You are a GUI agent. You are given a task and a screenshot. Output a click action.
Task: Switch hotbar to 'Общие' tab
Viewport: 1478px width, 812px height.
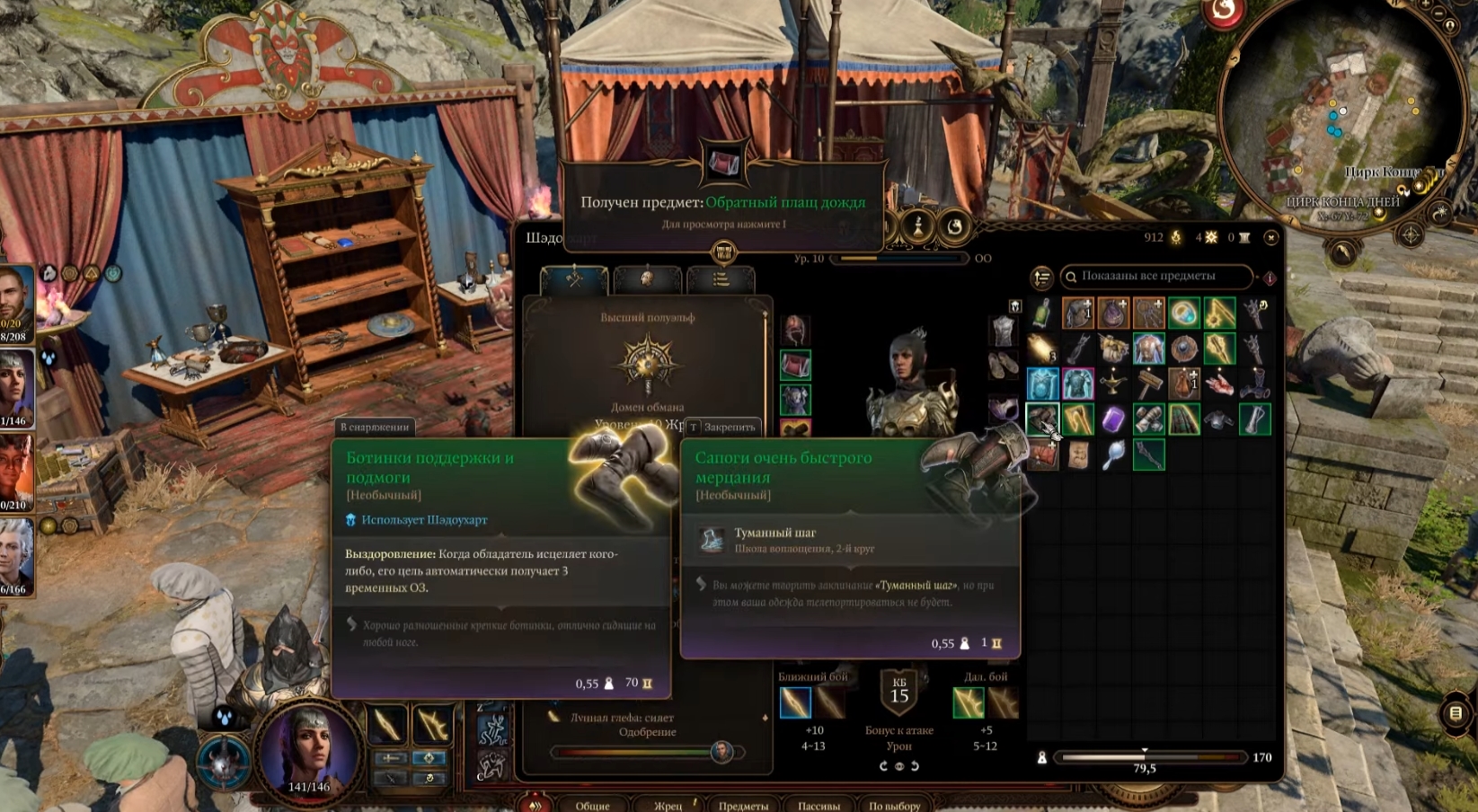592,805
